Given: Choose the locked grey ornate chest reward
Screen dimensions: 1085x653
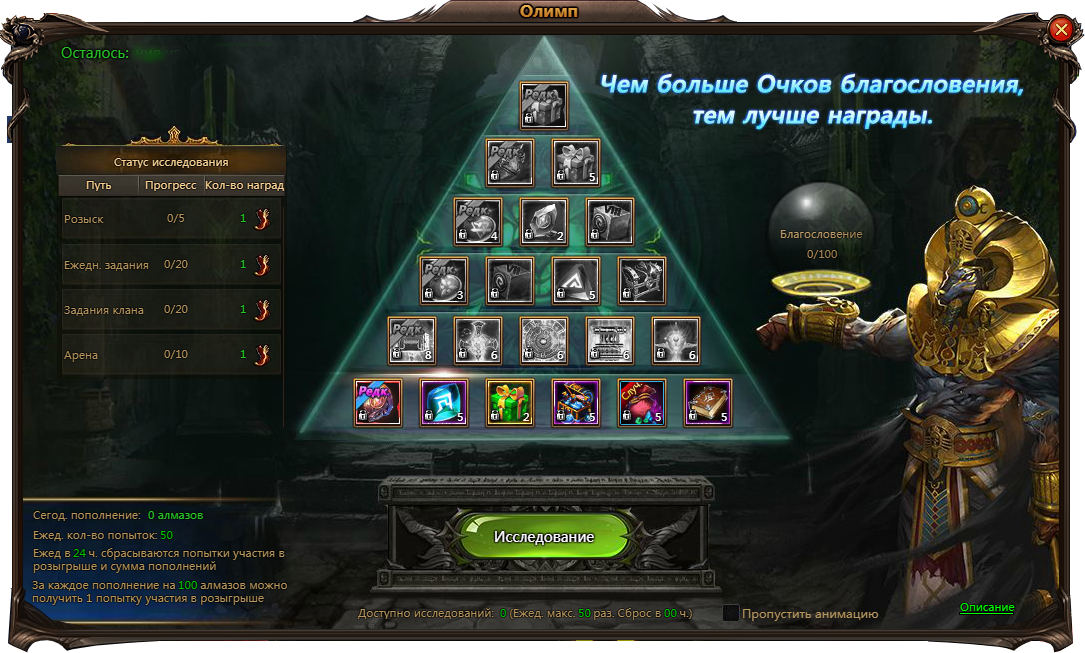Looking at the screenshot, I should click(x=642, y=281).
